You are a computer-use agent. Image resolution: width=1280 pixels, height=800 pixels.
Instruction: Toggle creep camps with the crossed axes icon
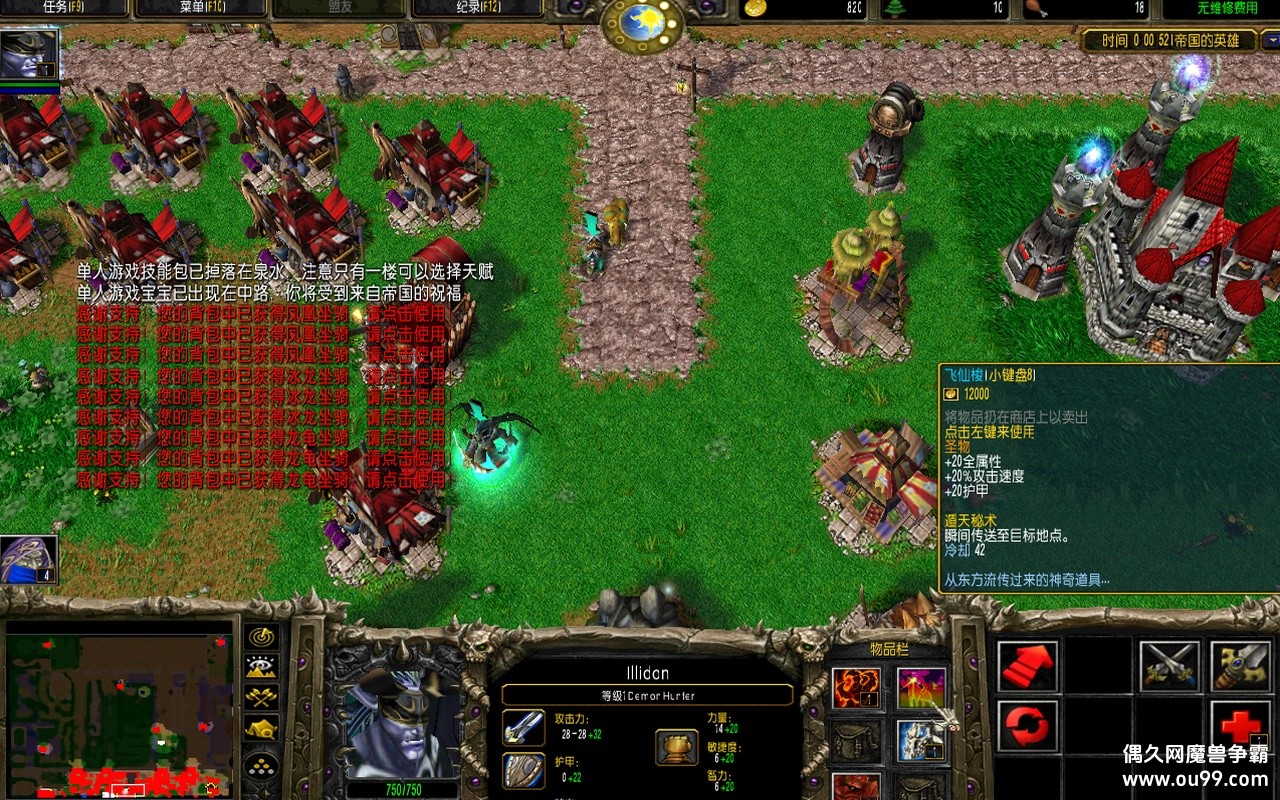[x=262, y=697]
